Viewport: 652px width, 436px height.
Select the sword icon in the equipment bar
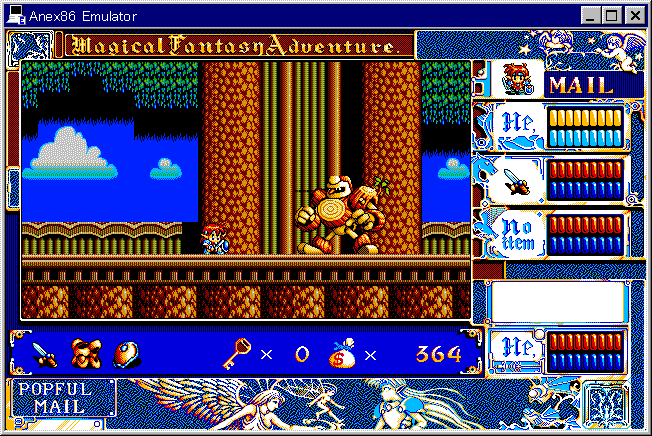44,353
